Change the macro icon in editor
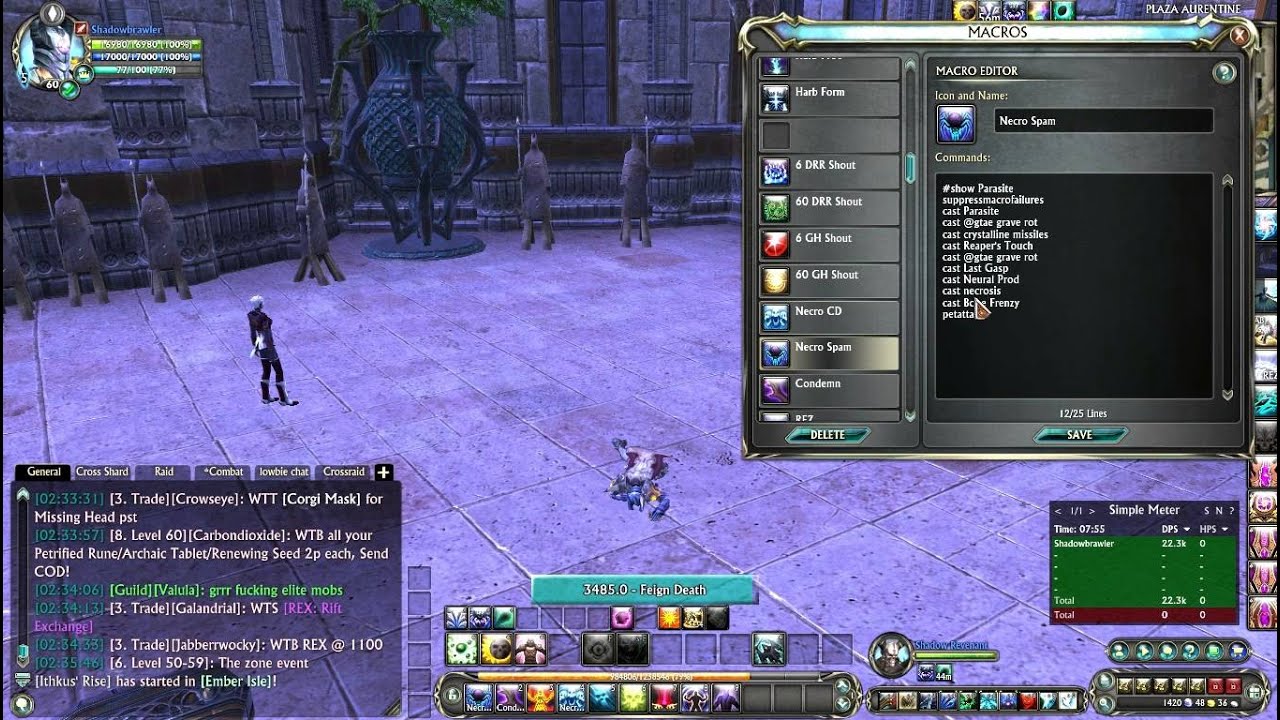Viewport: 1280px width, 720px height. click(956, 123)
